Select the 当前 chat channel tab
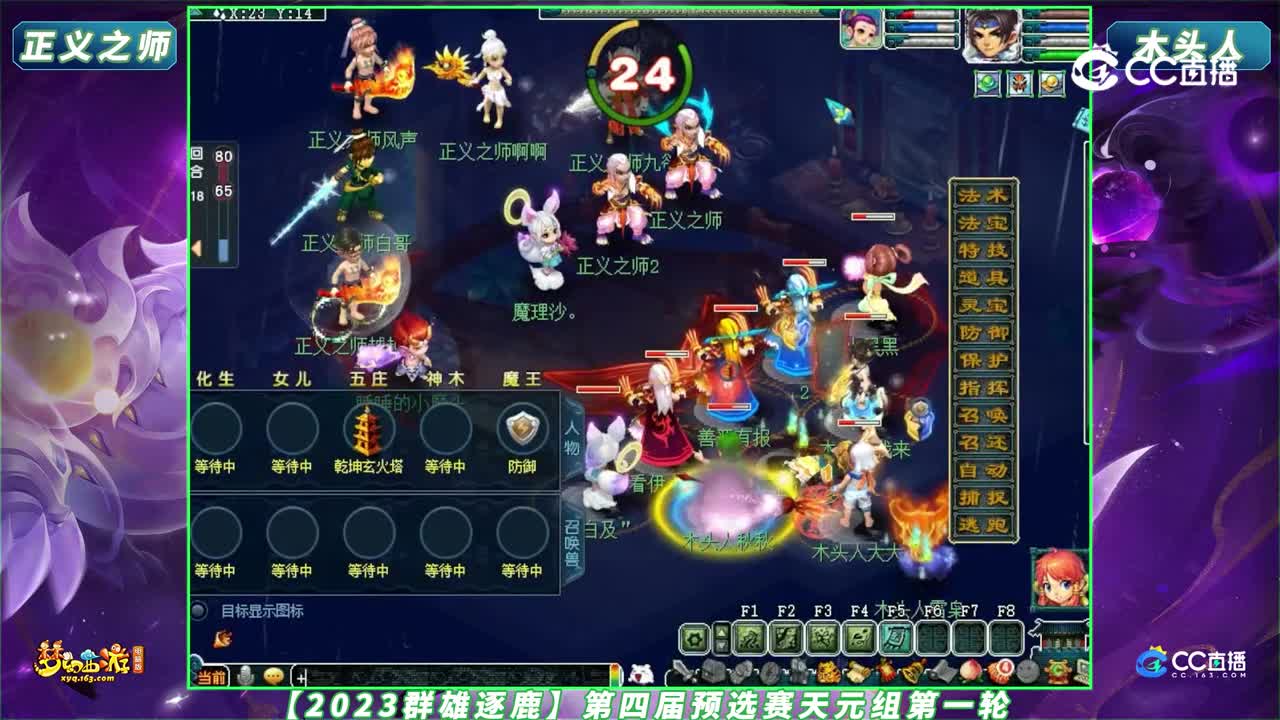Image resolution: width=1280 pixels, height=720 pixels. (211, 677)
